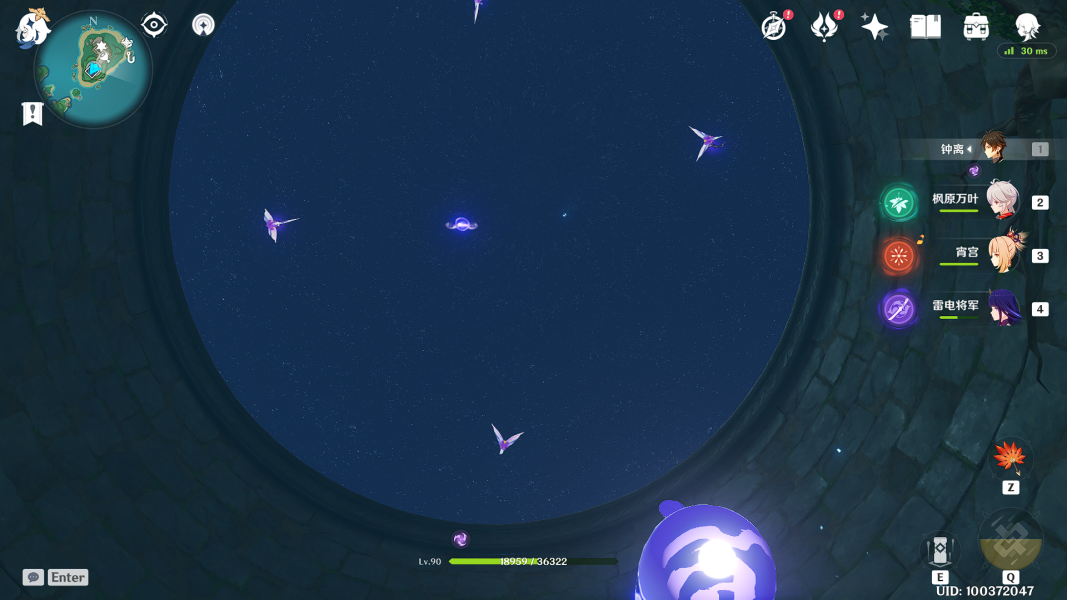Activate the elemental burst icon
Image resolution: width=1067 pixels, height=600 pixels.
coord(1011,541)
